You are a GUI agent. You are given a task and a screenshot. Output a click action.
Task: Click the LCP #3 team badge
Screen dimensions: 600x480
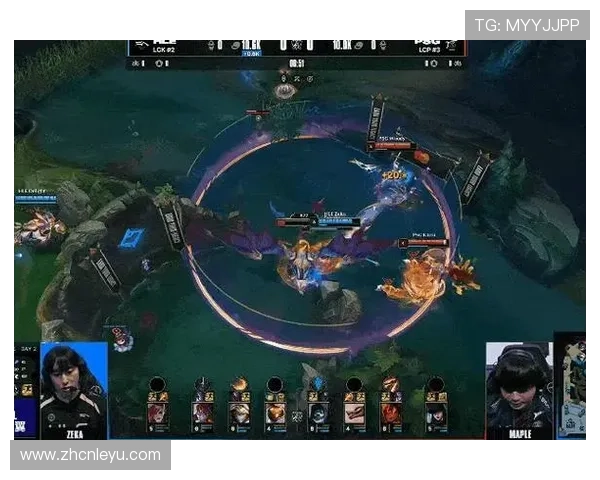[x=430, y=47]
